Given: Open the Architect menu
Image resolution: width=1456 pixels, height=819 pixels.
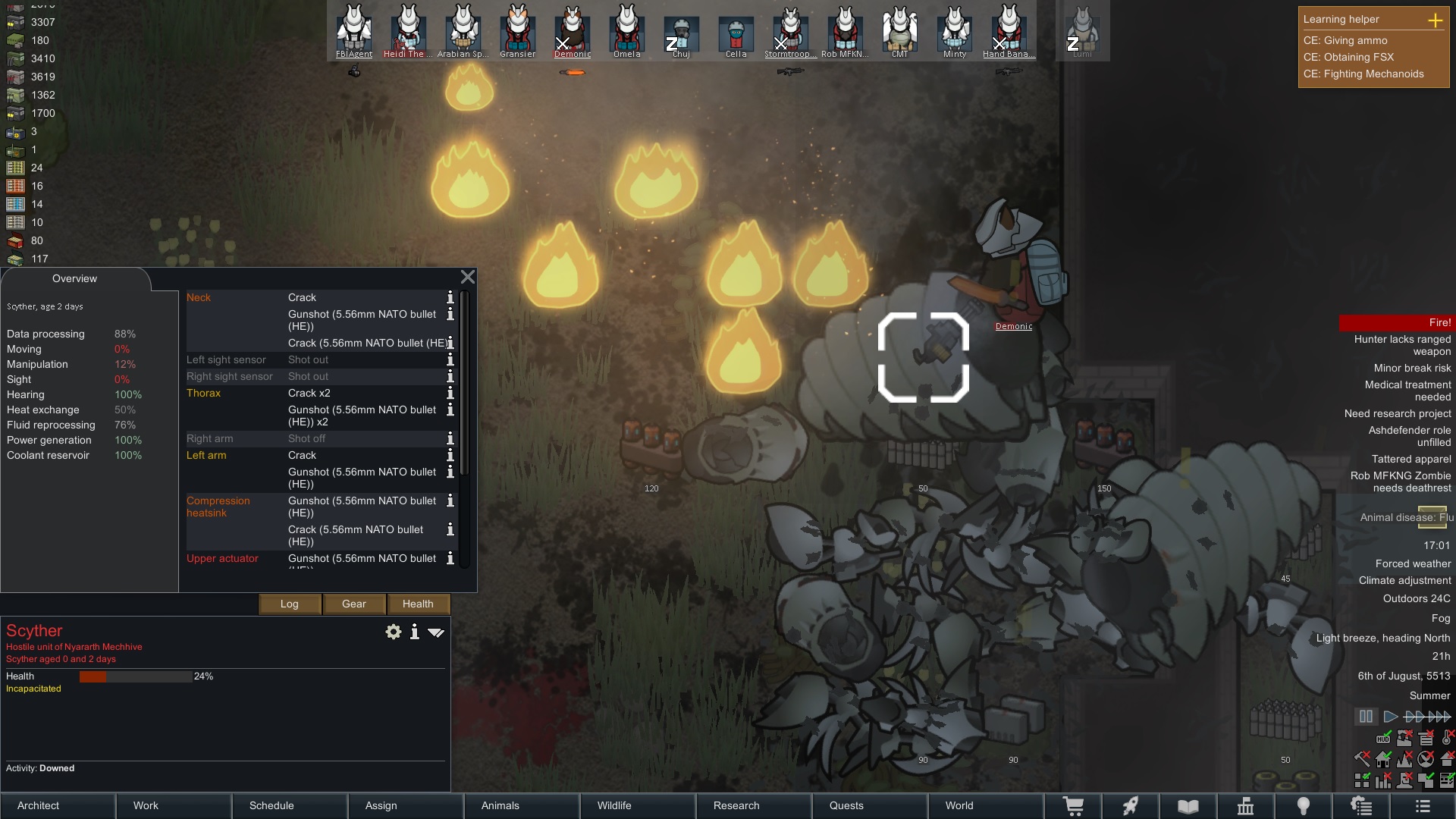Looking at the screenshot, I should 58,805.
